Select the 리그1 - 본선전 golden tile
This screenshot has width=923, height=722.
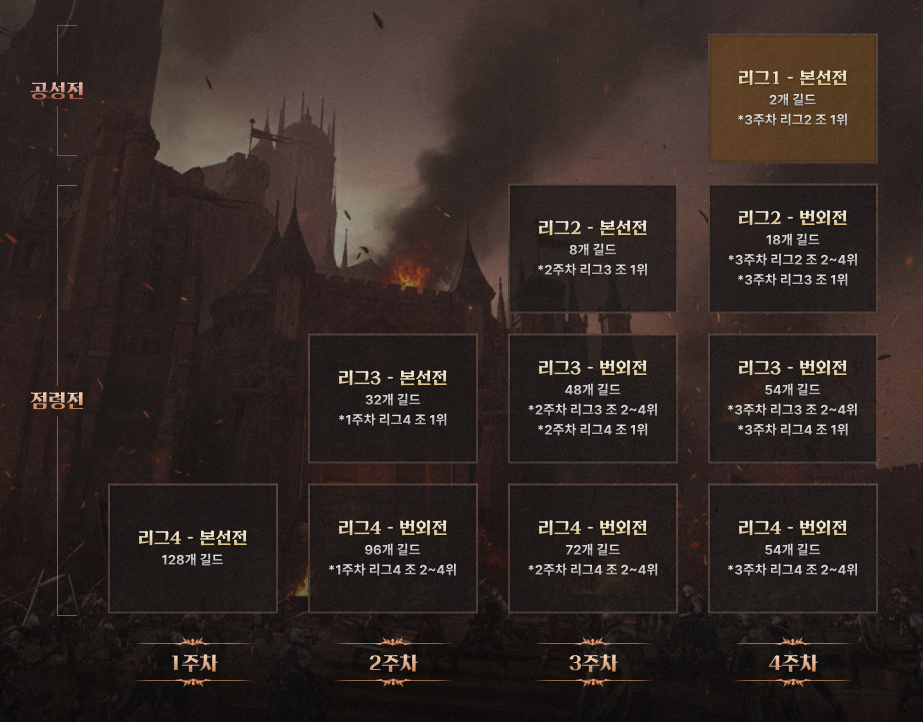click(792, 98)
